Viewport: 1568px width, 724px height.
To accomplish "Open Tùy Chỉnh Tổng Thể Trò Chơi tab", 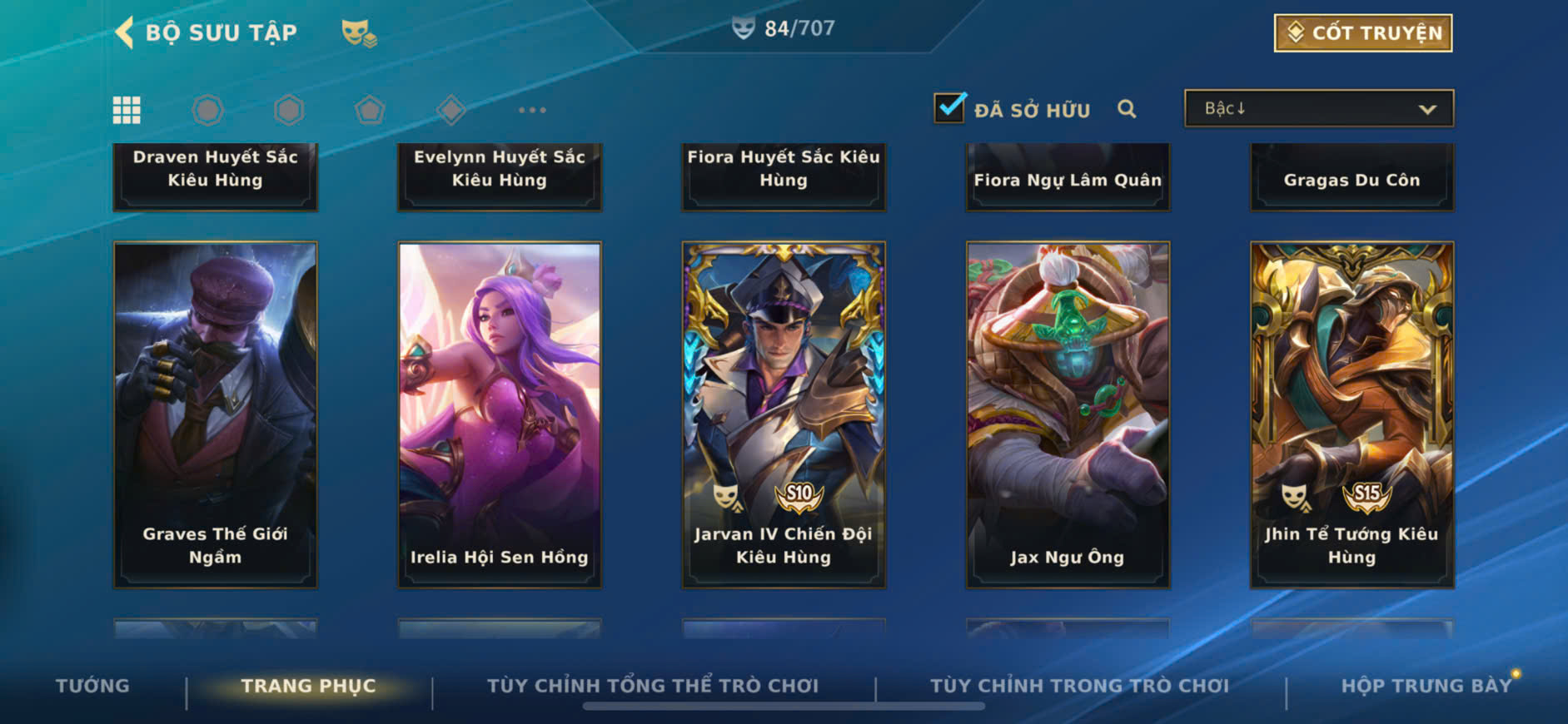I will (653, 686).
